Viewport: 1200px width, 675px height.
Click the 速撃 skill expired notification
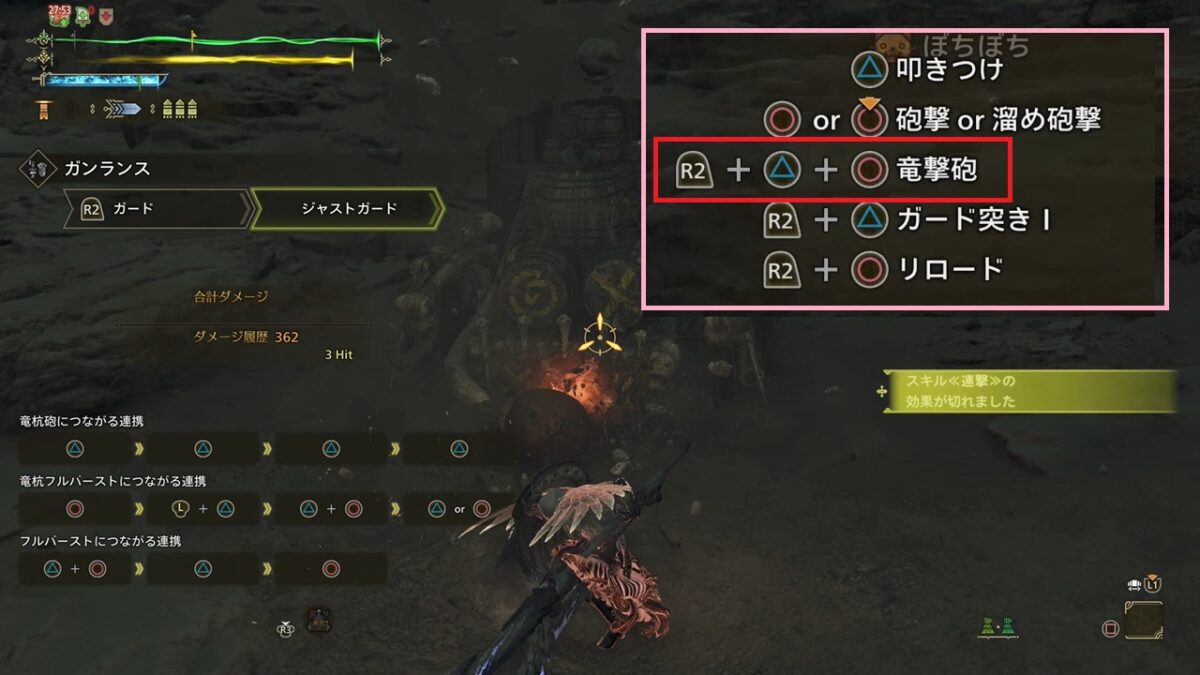click(x=1026, y=391)
